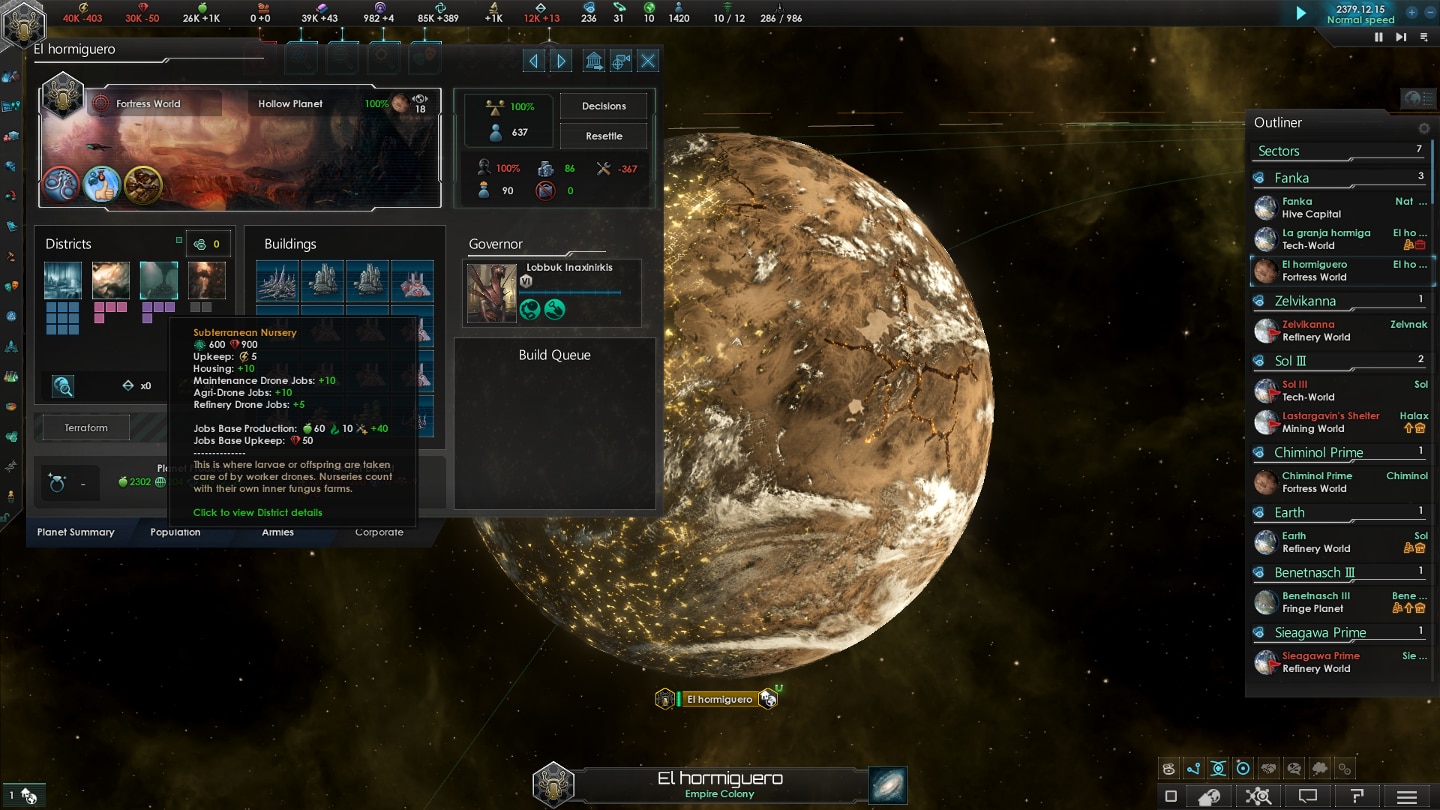This screenshot has height=810, width=1440.
Task: Open Outliner settings gear
Action: [1424, 128]
